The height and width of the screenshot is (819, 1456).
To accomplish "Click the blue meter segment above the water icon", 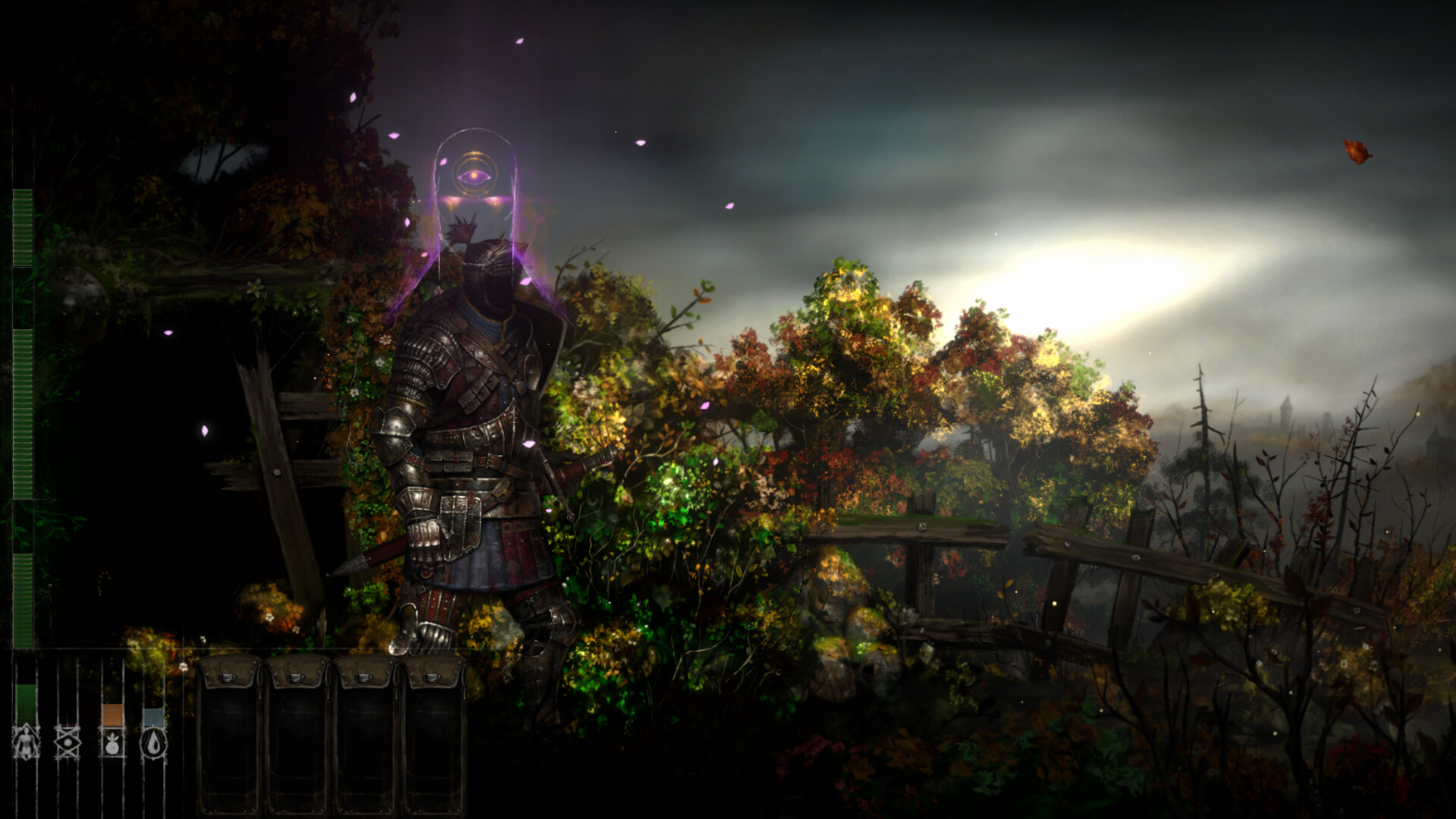I will (153, 717).
